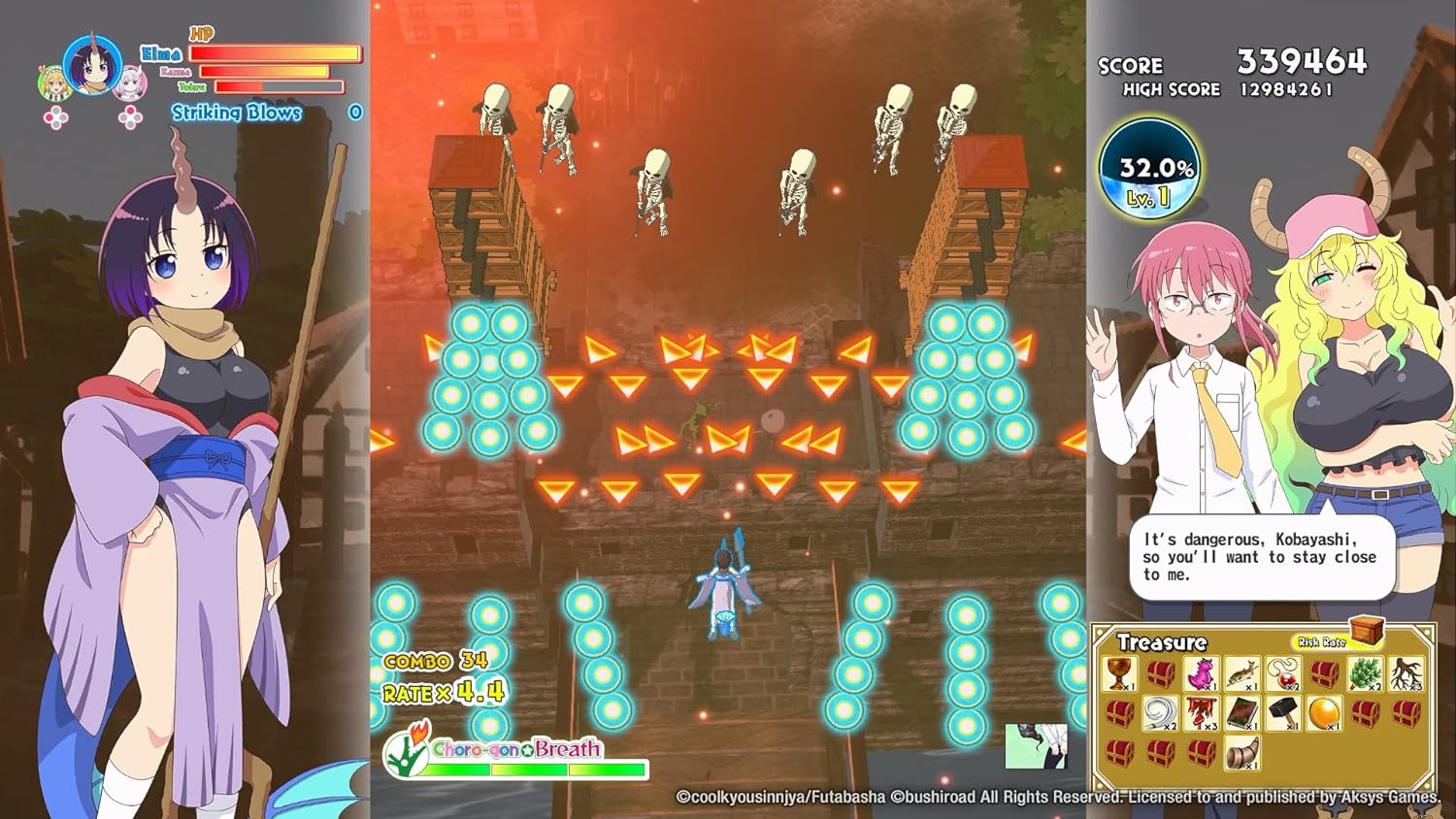Click the Risk Rate wooden crate
This screenshot has width=1456, height=819.
(x=1366, y=633)
